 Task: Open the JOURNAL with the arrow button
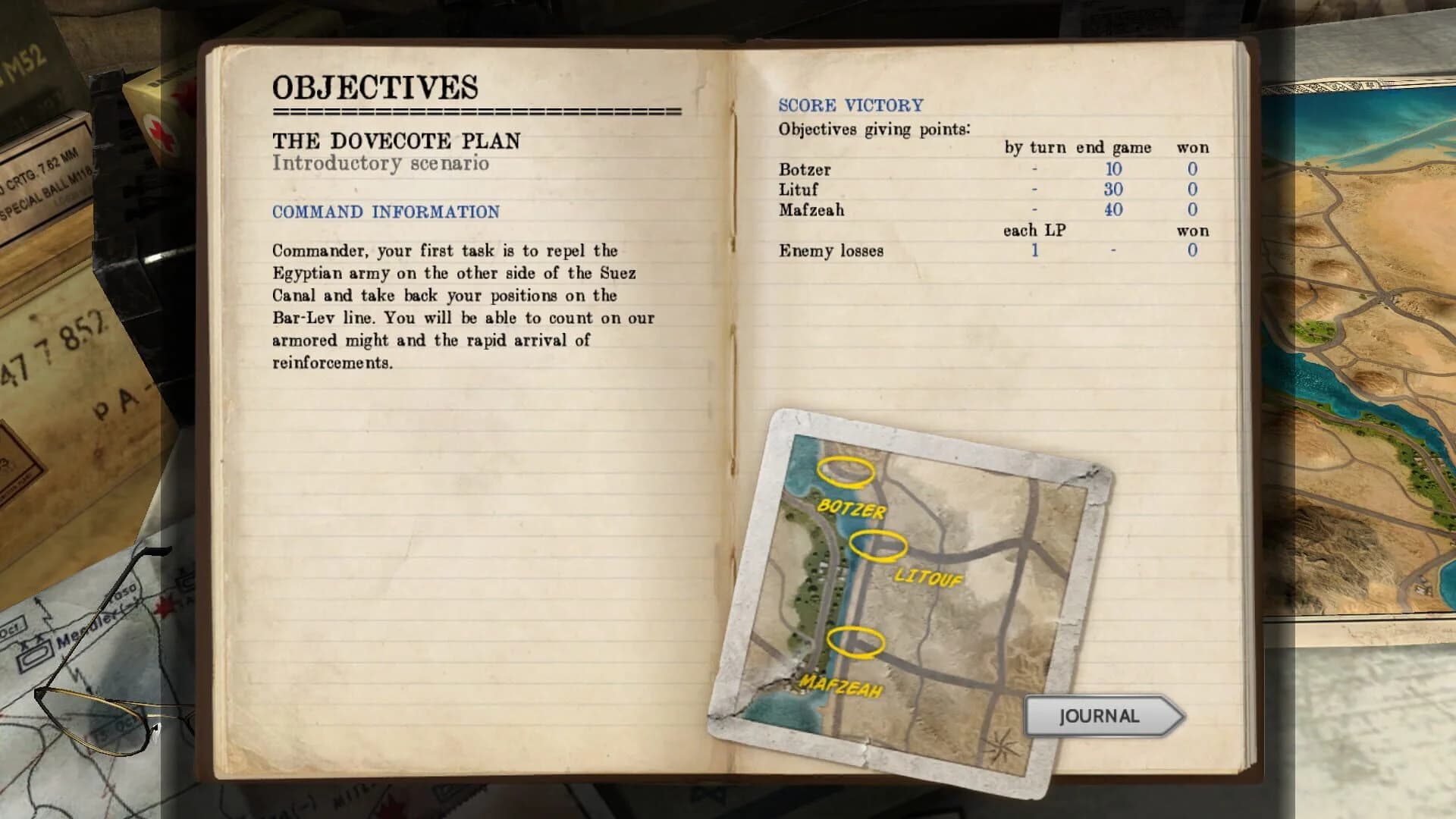tap(1098, 715)
